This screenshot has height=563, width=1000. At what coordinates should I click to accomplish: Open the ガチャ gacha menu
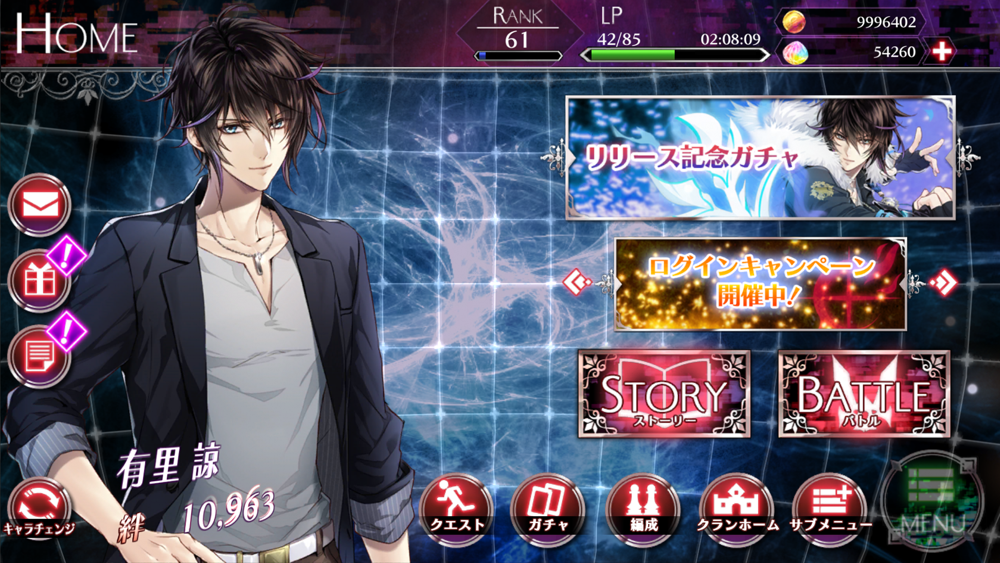543,505
